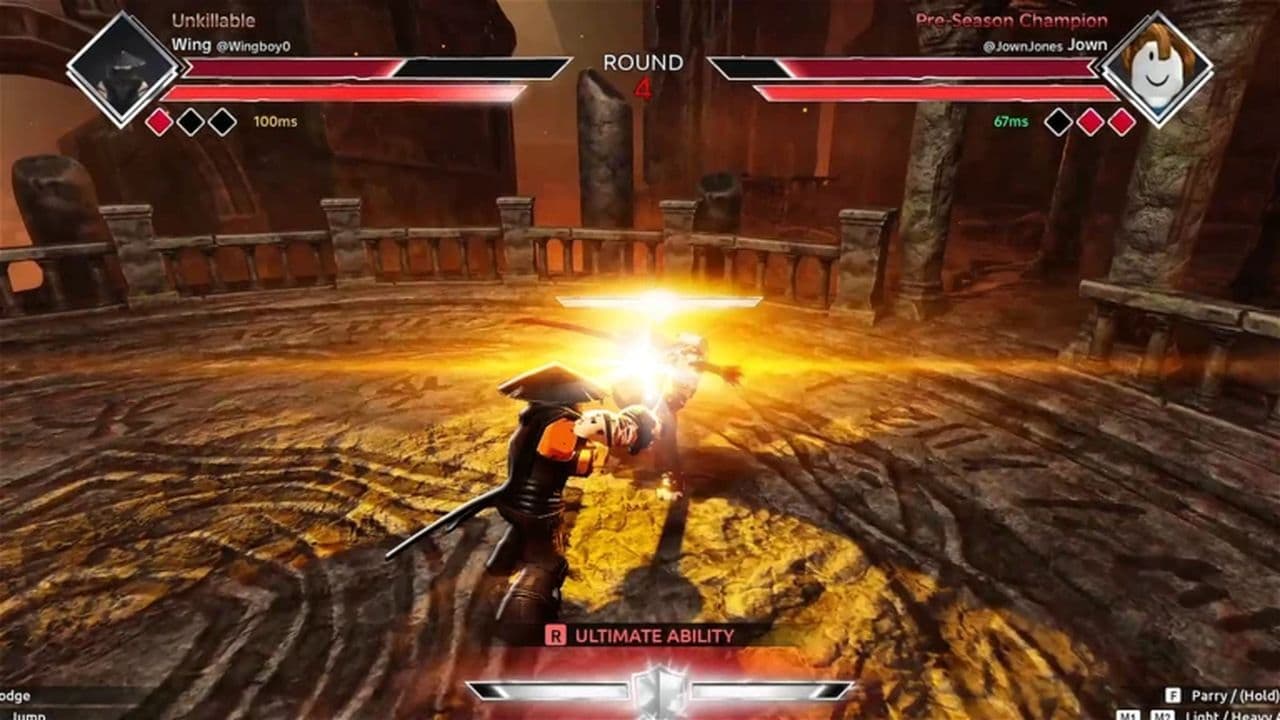Toggle Wing's black round-loss diamond
Screen dimensions: 1280x720
pos(190,120)
